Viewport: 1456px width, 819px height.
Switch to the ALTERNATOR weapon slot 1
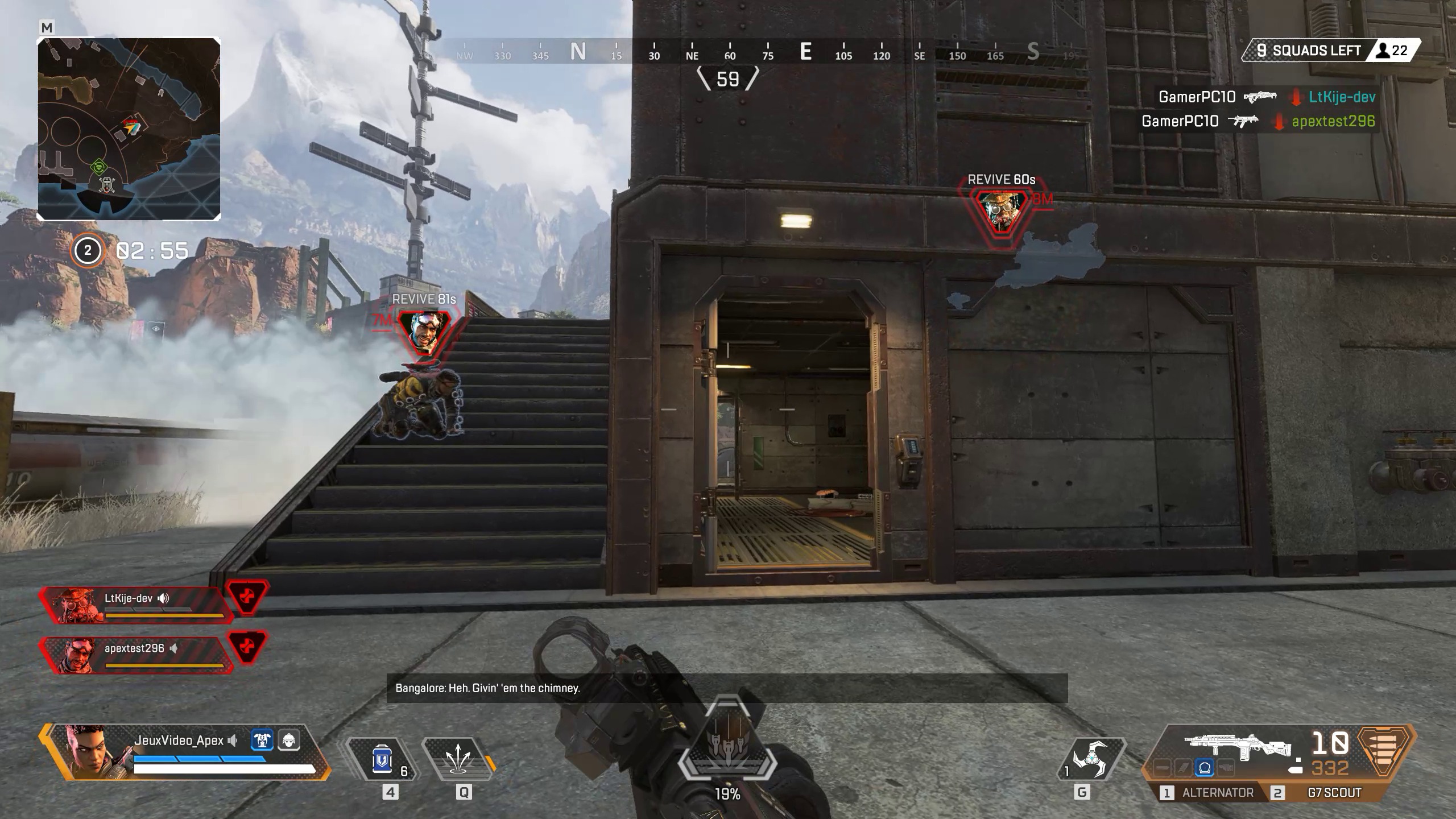pyautogui.click(x=1217, y=792)
